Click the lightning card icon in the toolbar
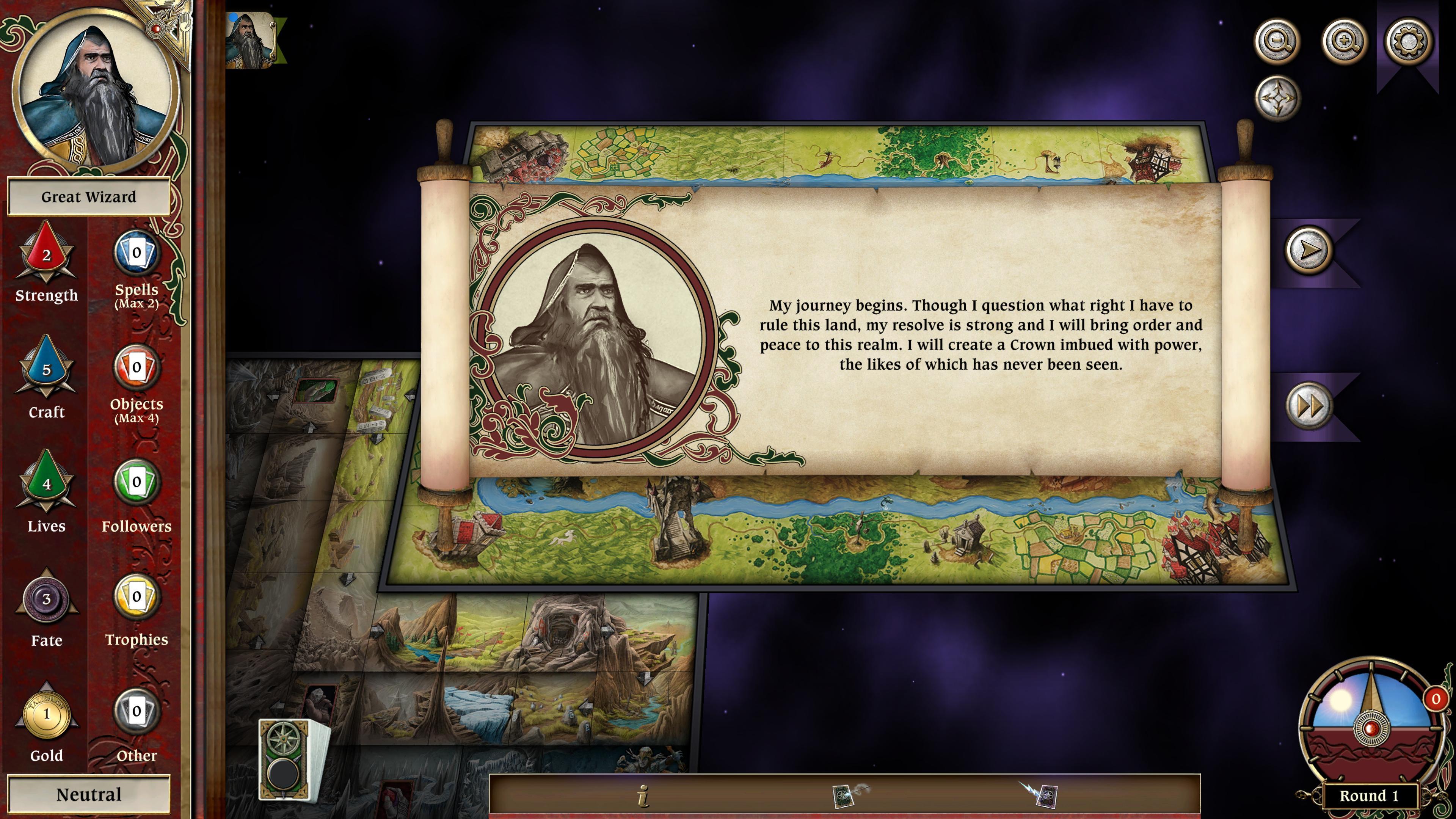 tap(1042, 795)
